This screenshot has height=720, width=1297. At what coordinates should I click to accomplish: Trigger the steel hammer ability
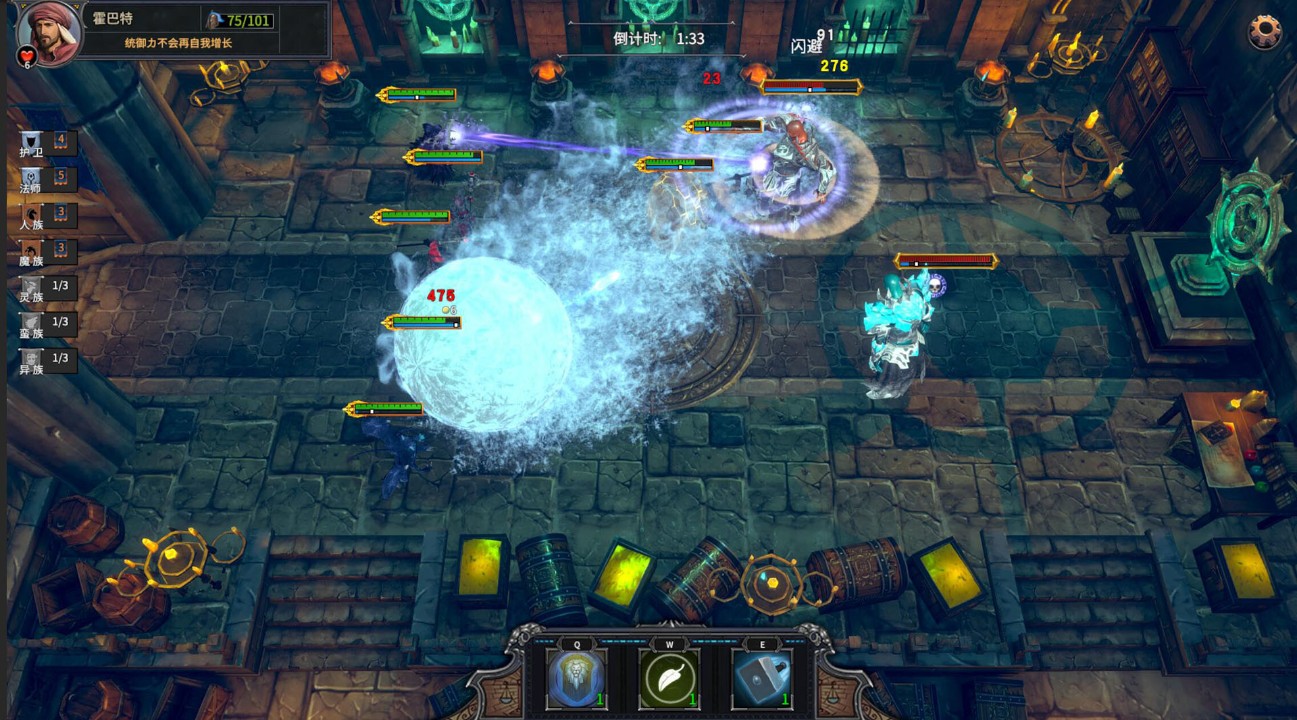(762, 679)
